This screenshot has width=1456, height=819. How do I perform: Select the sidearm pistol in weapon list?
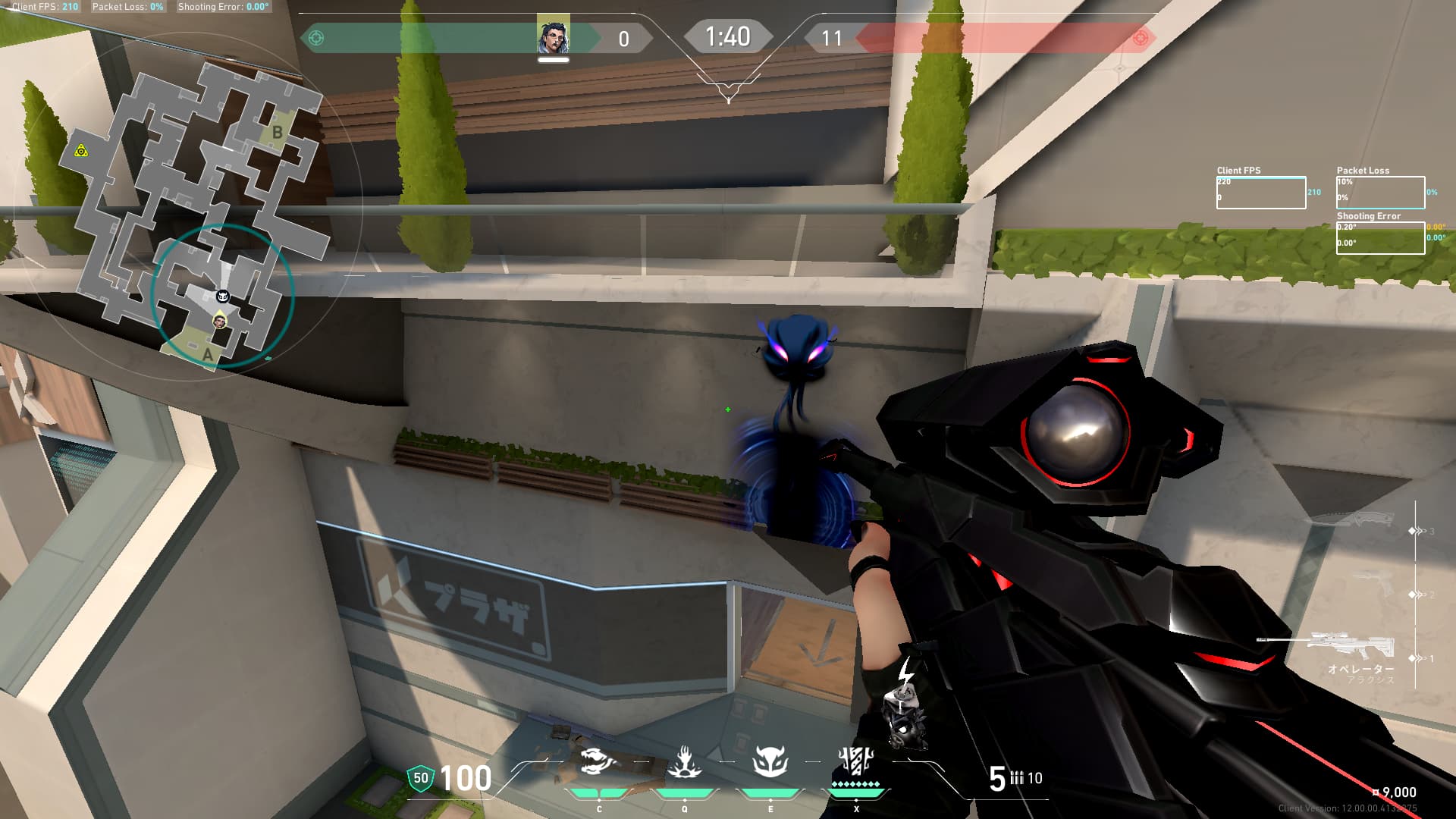coord(1373,584)
